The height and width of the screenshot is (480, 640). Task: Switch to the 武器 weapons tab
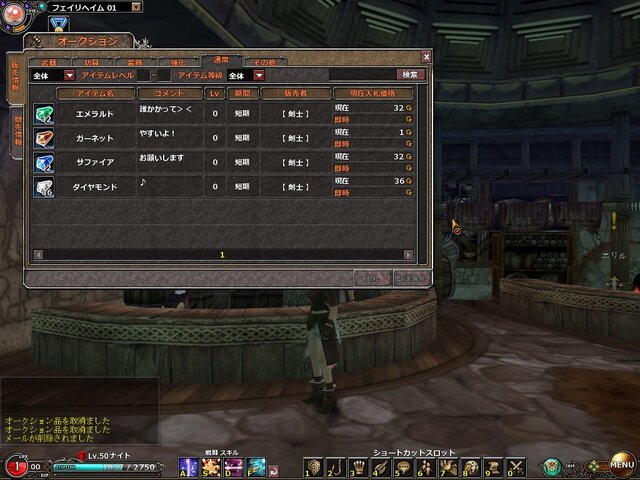48,62
